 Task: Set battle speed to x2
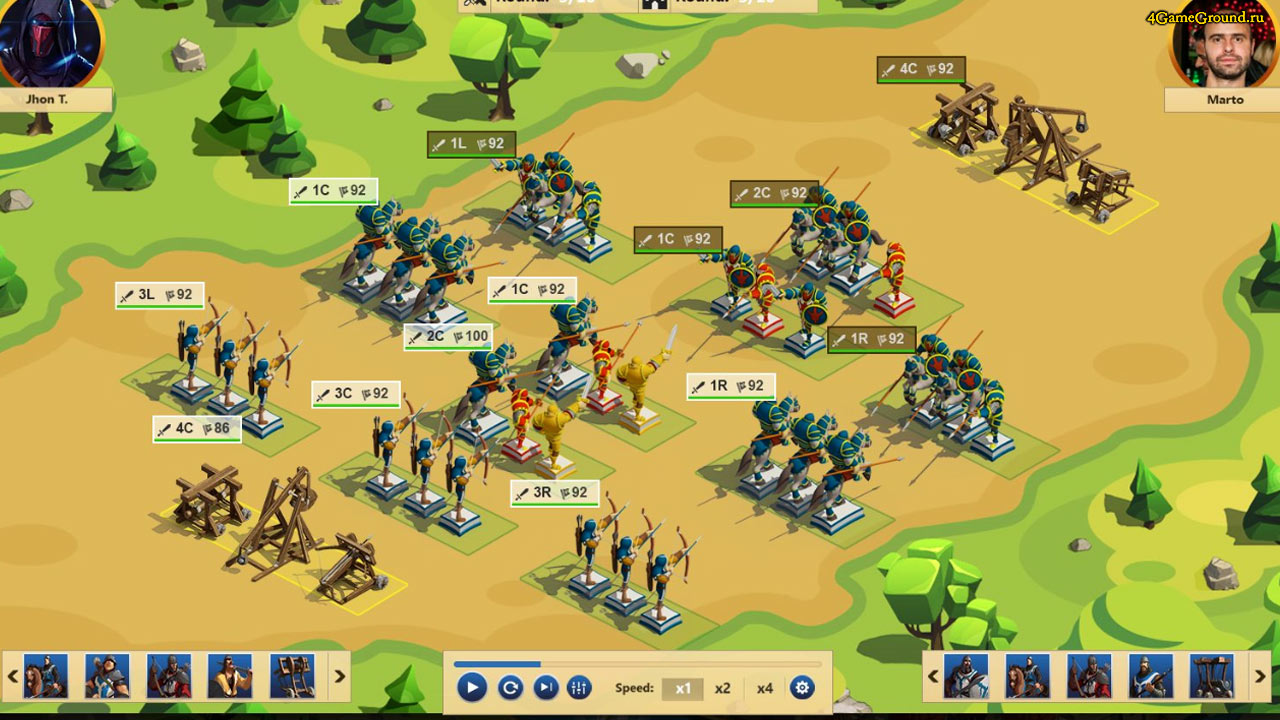click(722, 688)
